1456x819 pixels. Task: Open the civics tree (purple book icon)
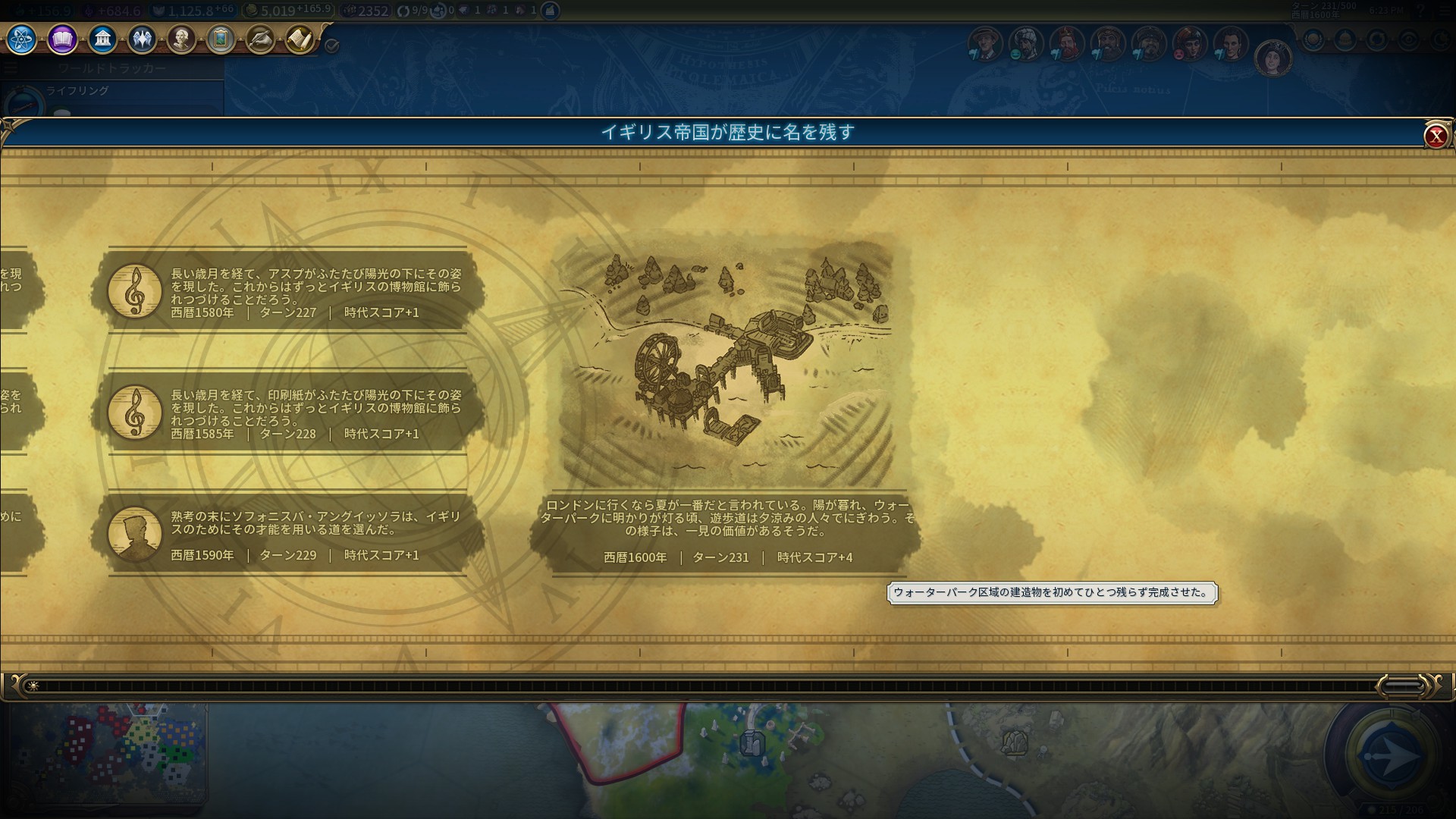click(62, 39)
